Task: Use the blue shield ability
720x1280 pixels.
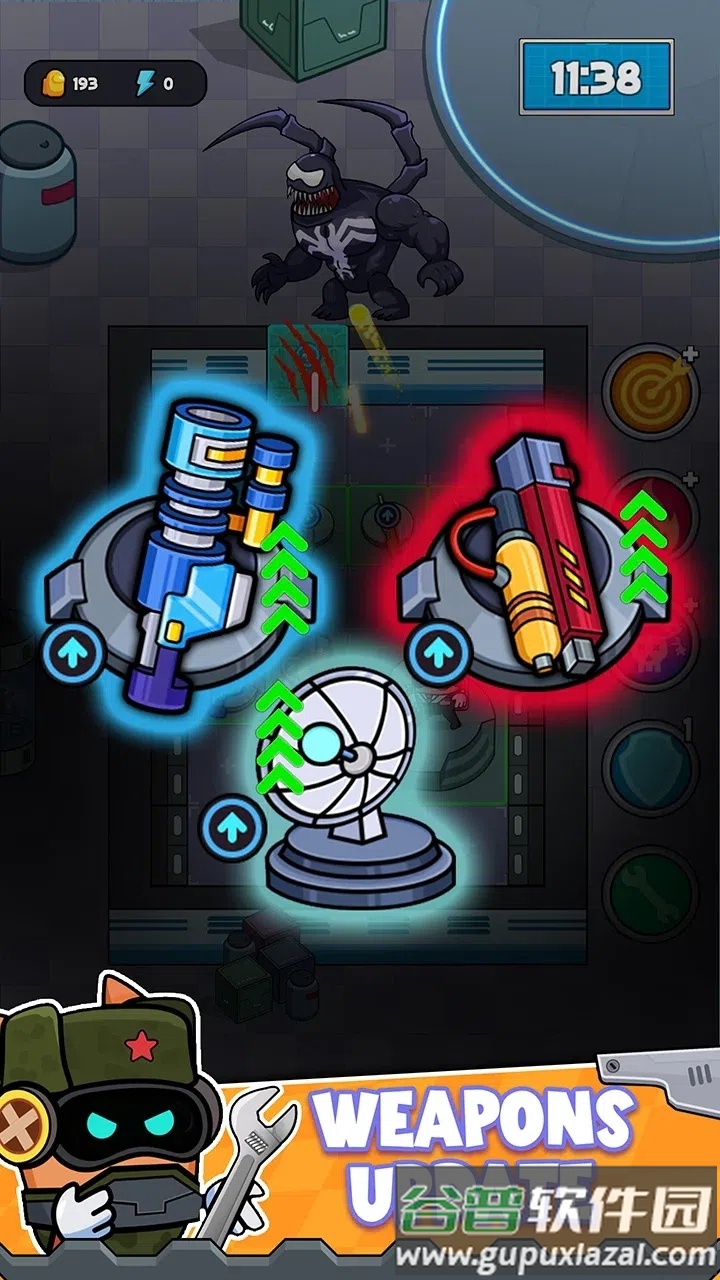Action: pos(651,766)
